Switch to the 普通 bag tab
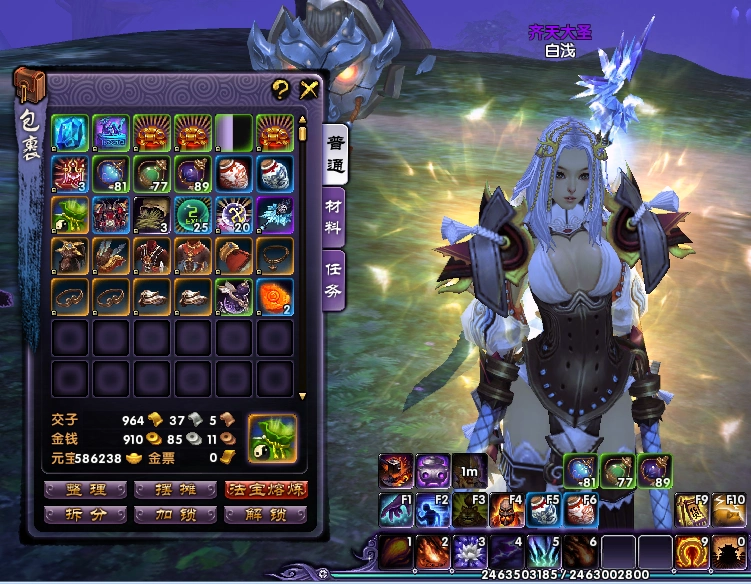Image resolution: width=751 pixels, height=584 pixels. [335, 150]
